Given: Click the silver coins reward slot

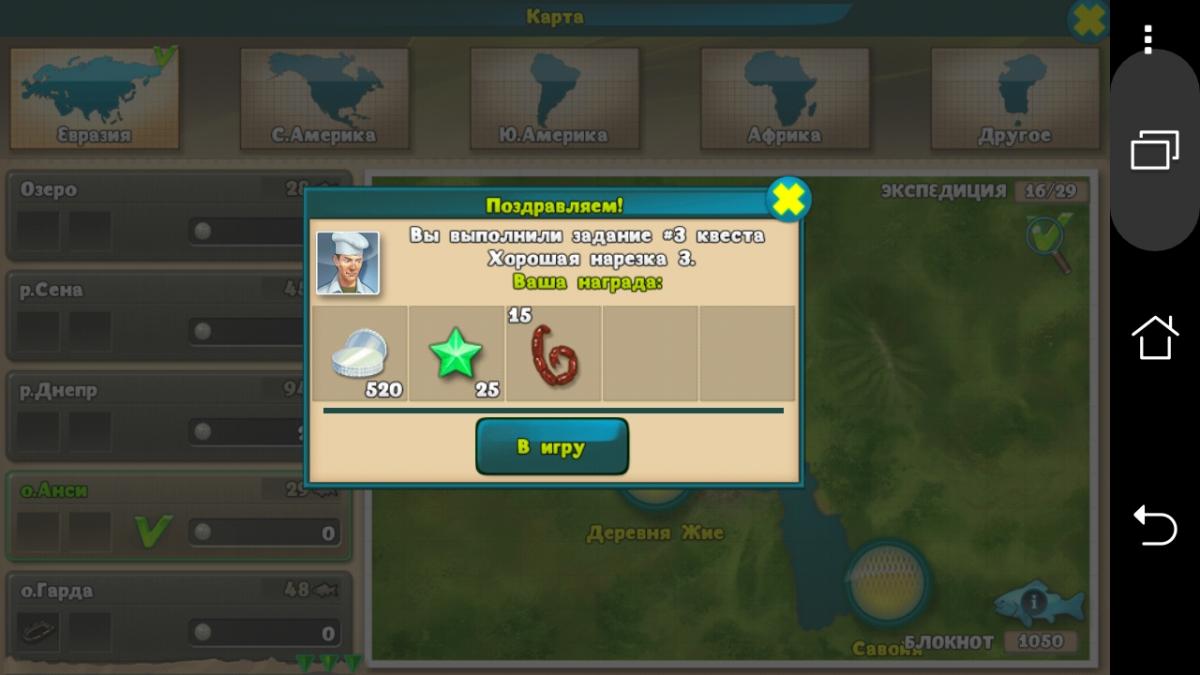Looking at the screenshot, I should [359, 354].
